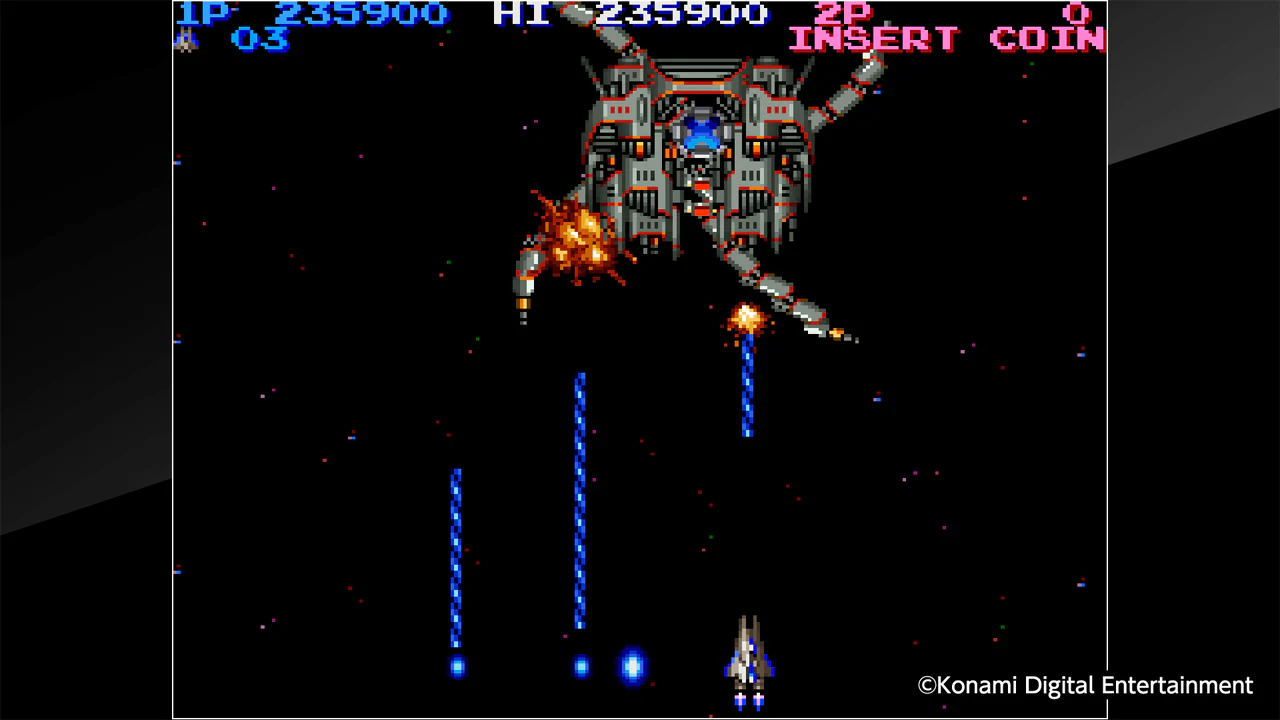
Task: Toggle the INSERT COIN prompt
Action: point(945,38)
